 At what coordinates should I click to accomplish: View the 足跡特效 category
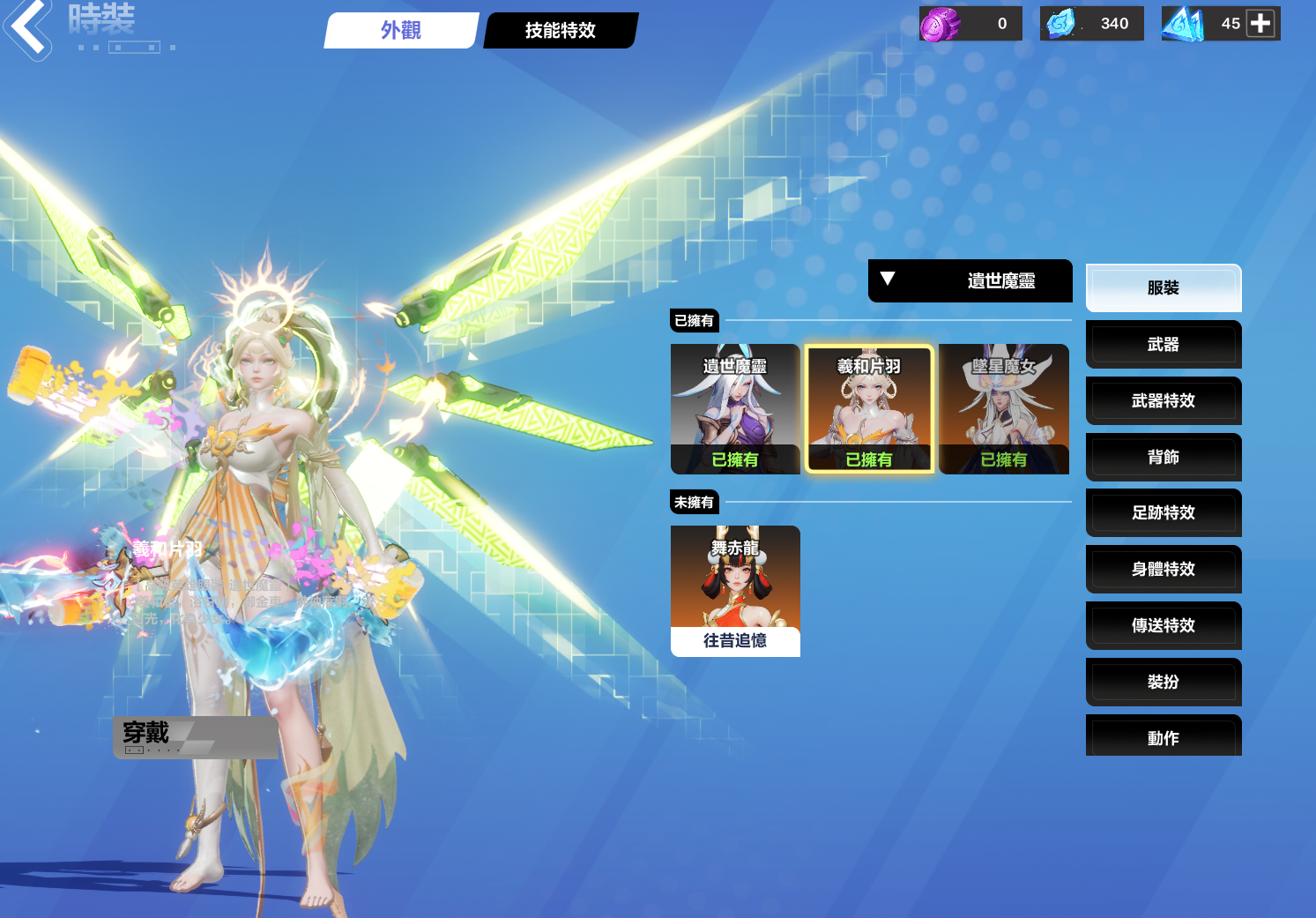coord(1164,513)
